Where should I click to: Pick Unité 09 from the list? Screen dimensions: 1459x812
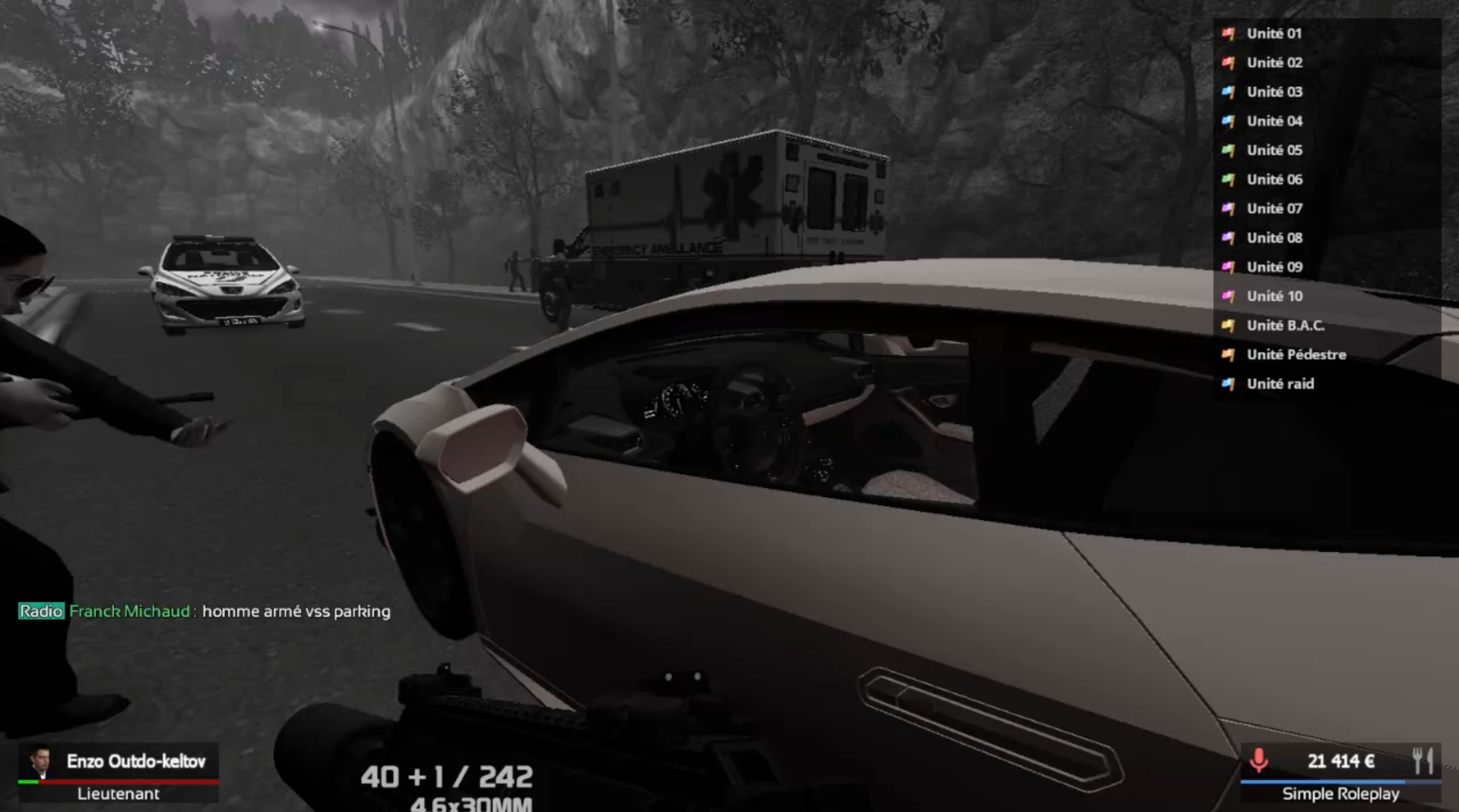pos(1274,267)
